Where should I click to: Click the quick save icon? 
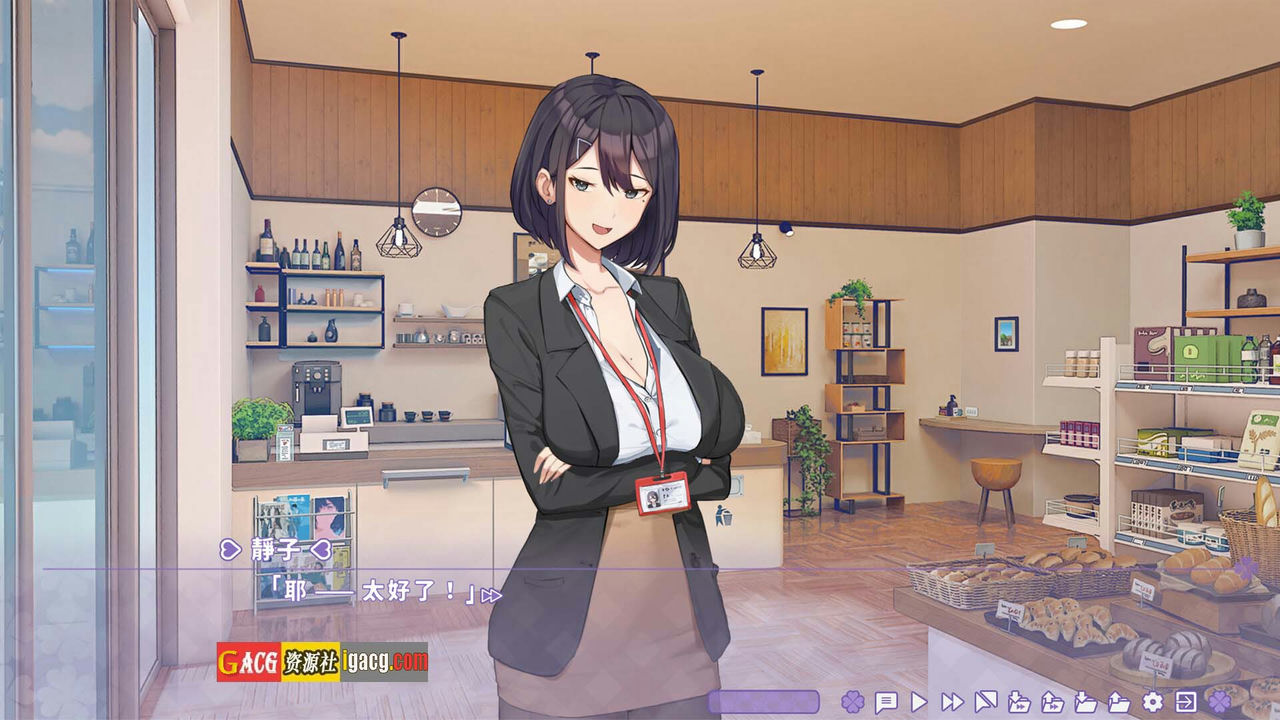pos(1019,703)
